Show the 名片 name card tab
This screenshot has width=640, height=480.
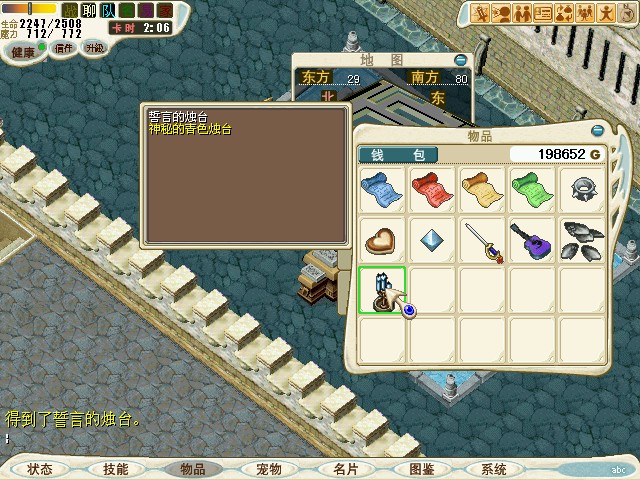[344, 468]
